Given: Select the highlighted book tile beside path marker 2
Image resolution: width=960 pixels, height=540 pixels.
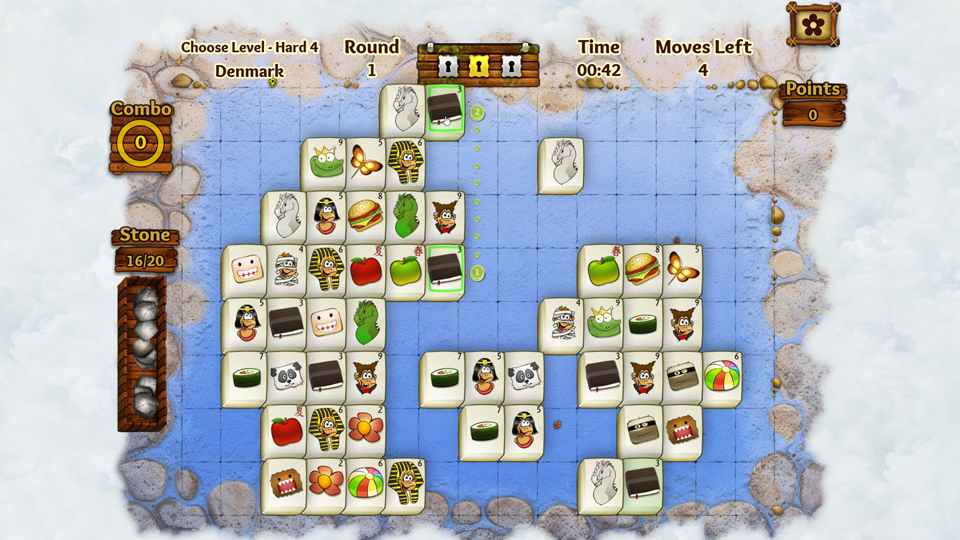Looking at the screenshot, I should (x=444, y=110).
